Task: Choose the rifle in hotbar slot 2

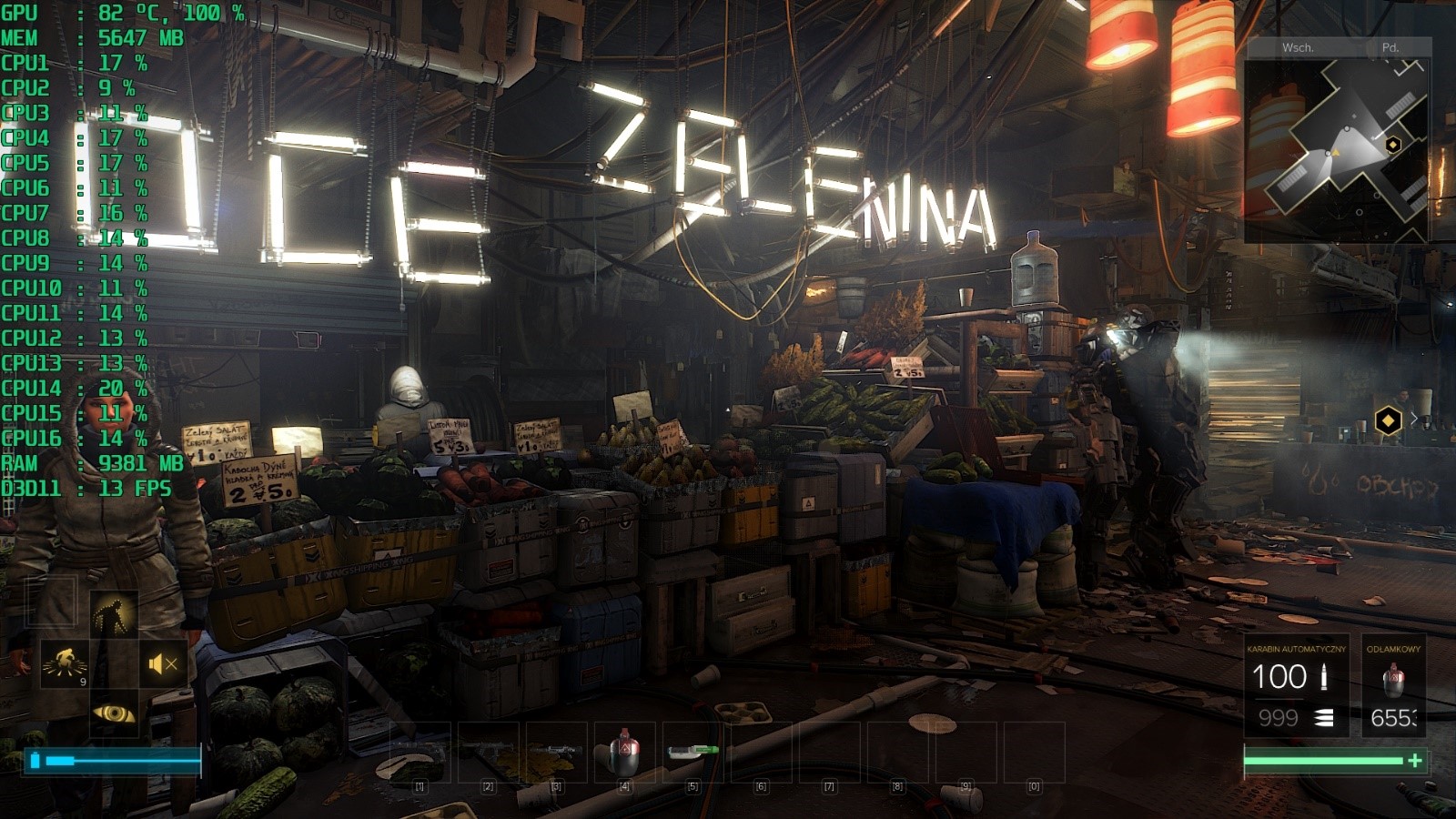Action: tap(488, 752)
